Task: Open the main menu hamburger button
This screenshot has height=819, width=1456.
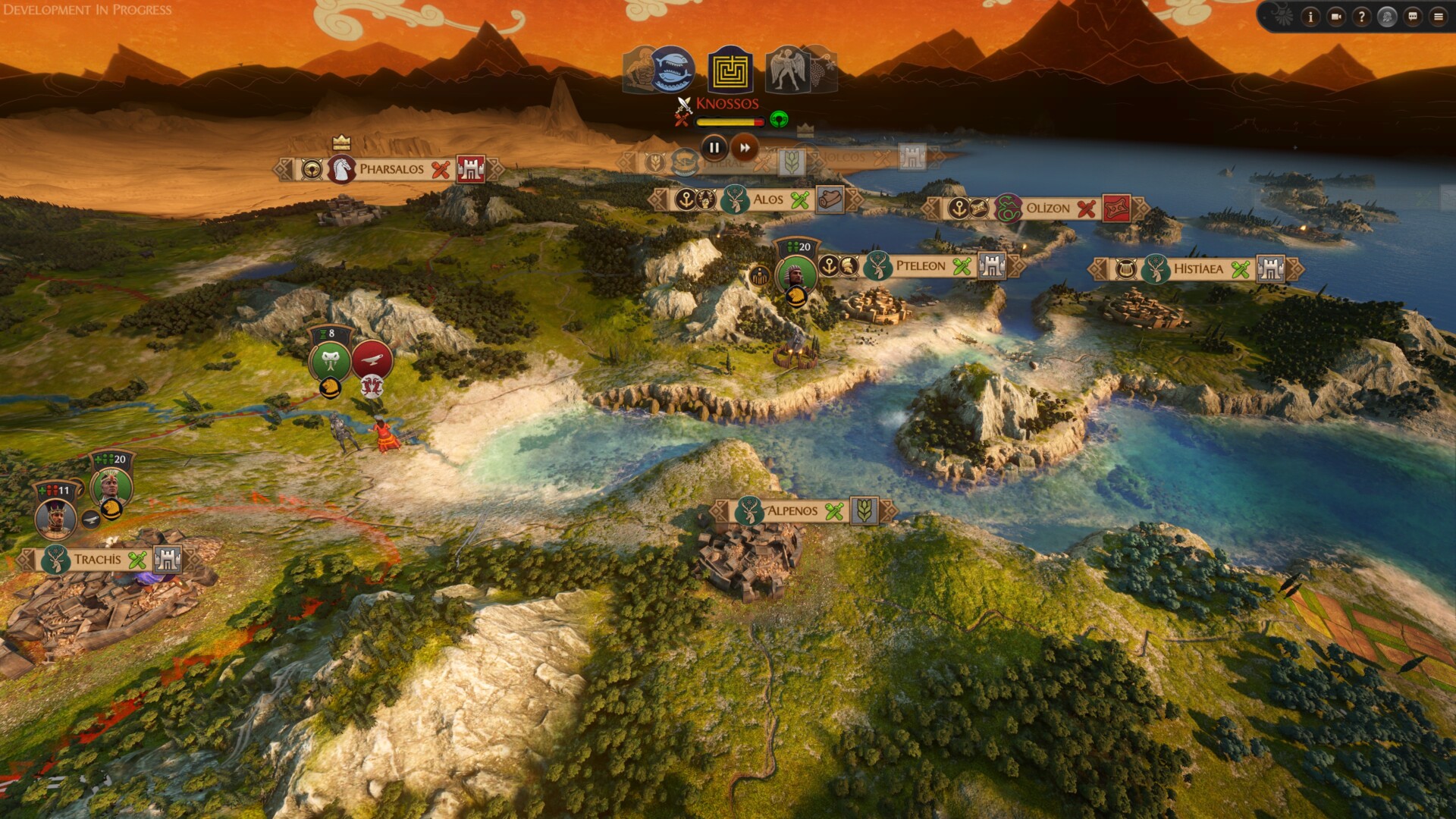Action: point(1439,17)
